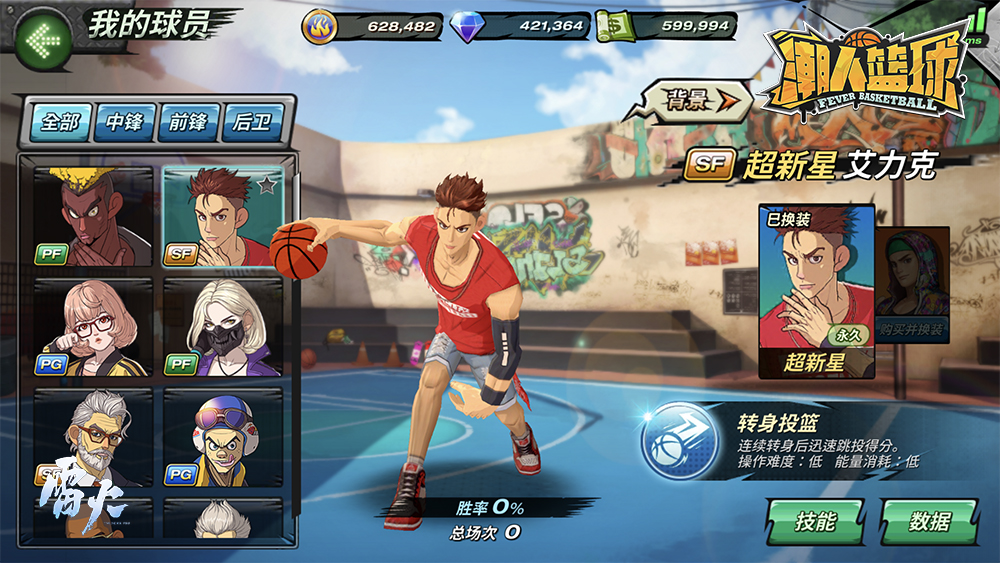
Task: Open the 数据 stats button
Action: (929, 521)
